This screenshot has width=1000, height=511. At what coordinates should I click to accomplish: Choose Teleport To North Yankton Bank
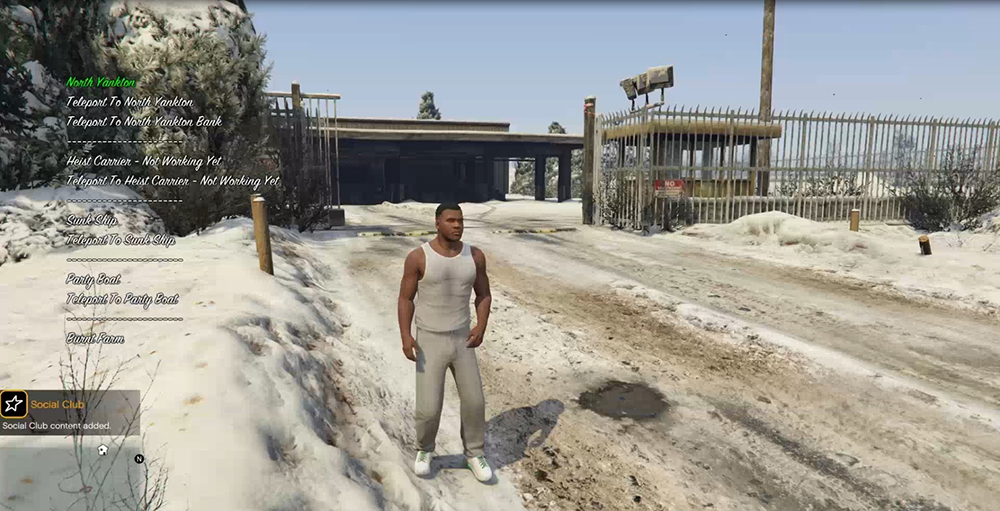pyautogui.click(x=144, y=122)
